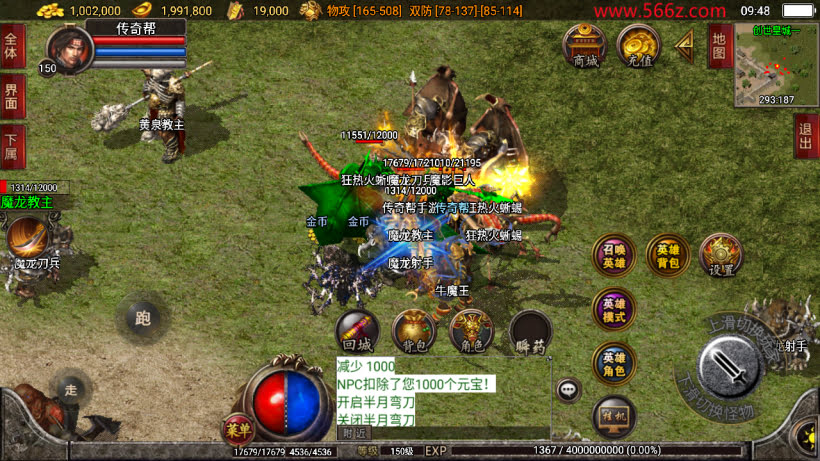Exit the game with the 退出 button

805,136
